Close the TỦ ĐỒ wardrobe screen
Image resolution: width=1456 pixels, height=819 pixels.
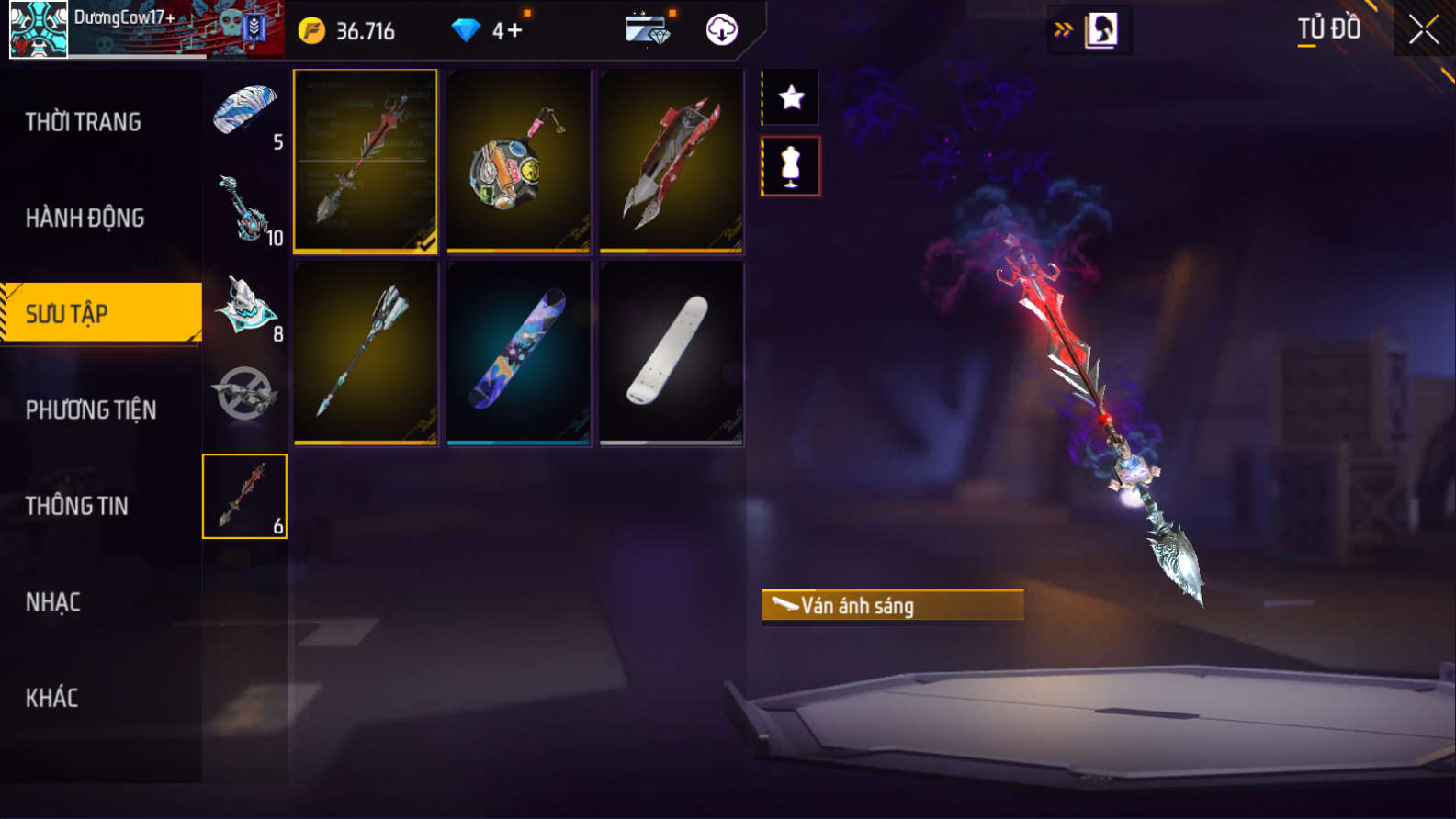tap(1424, 30)
